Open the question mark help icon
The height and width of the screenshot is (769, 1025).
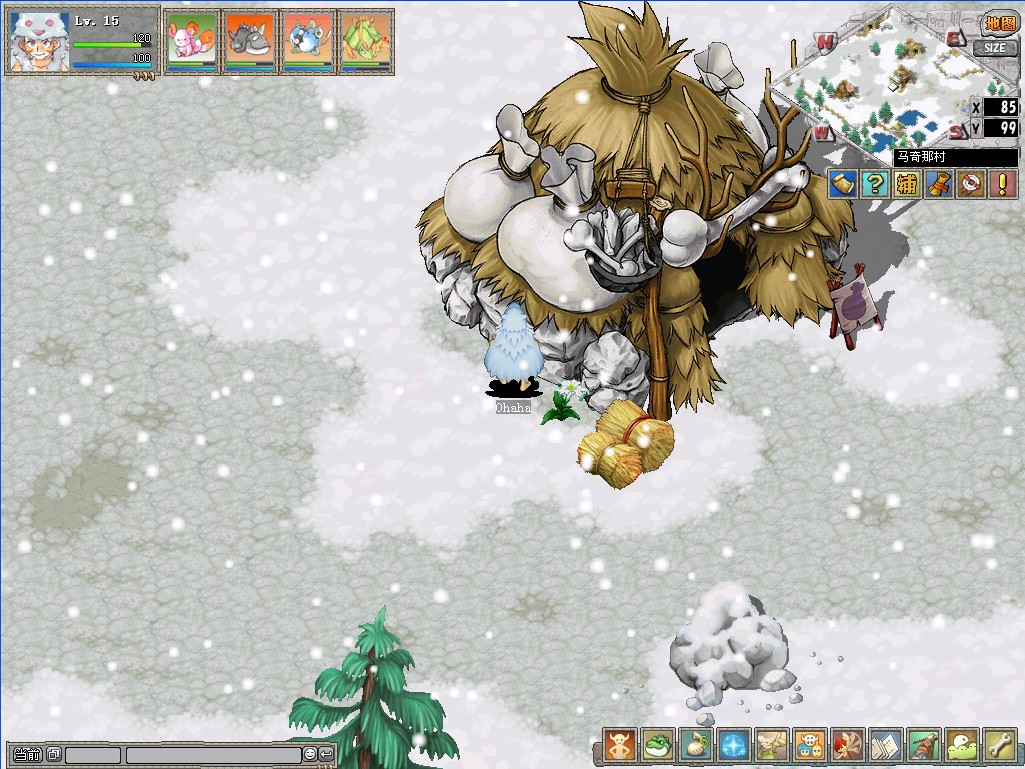pyautogui.click(x=874, y=183)
